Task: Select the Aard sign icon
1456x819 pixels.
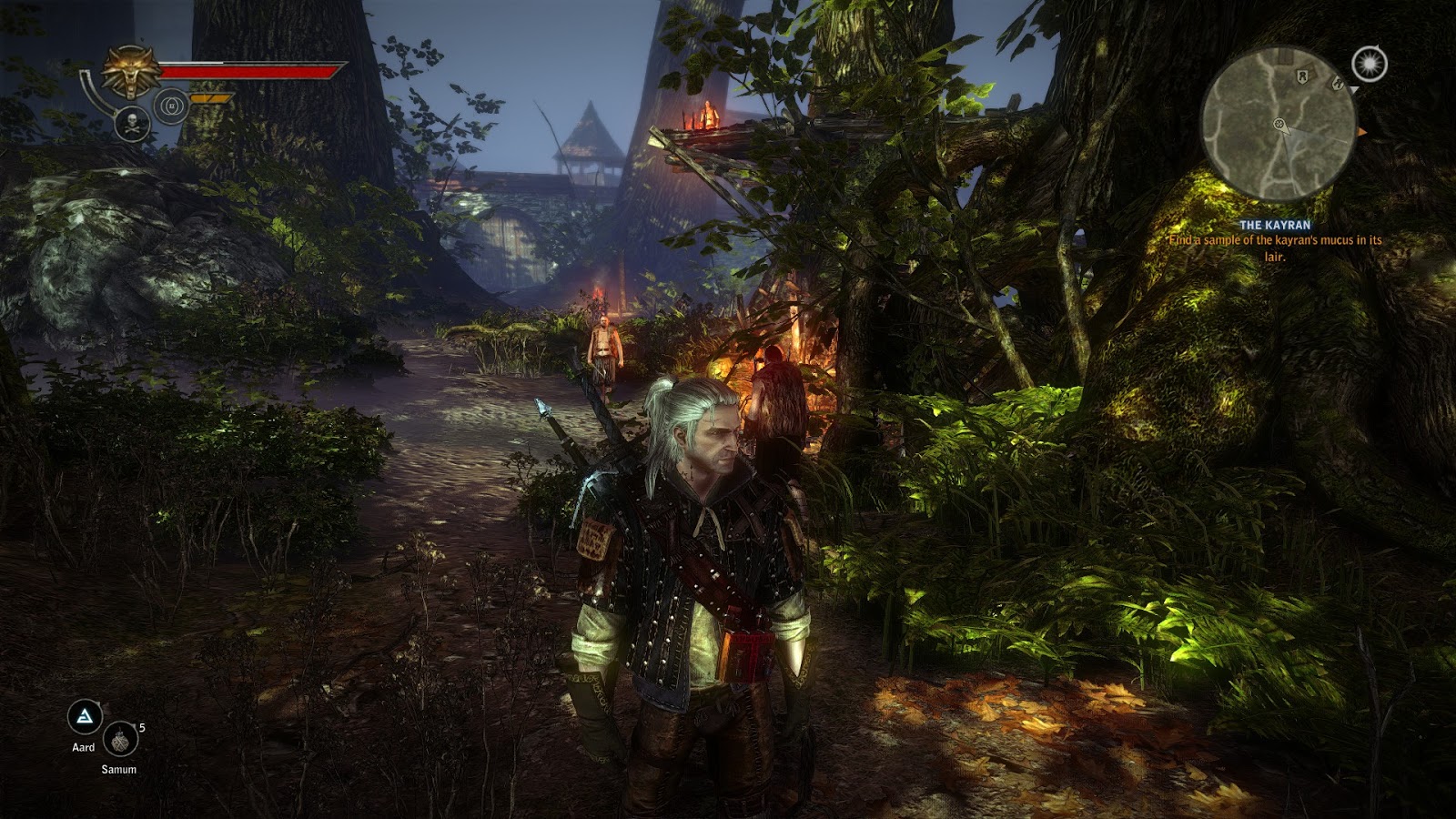Action: 85,715
